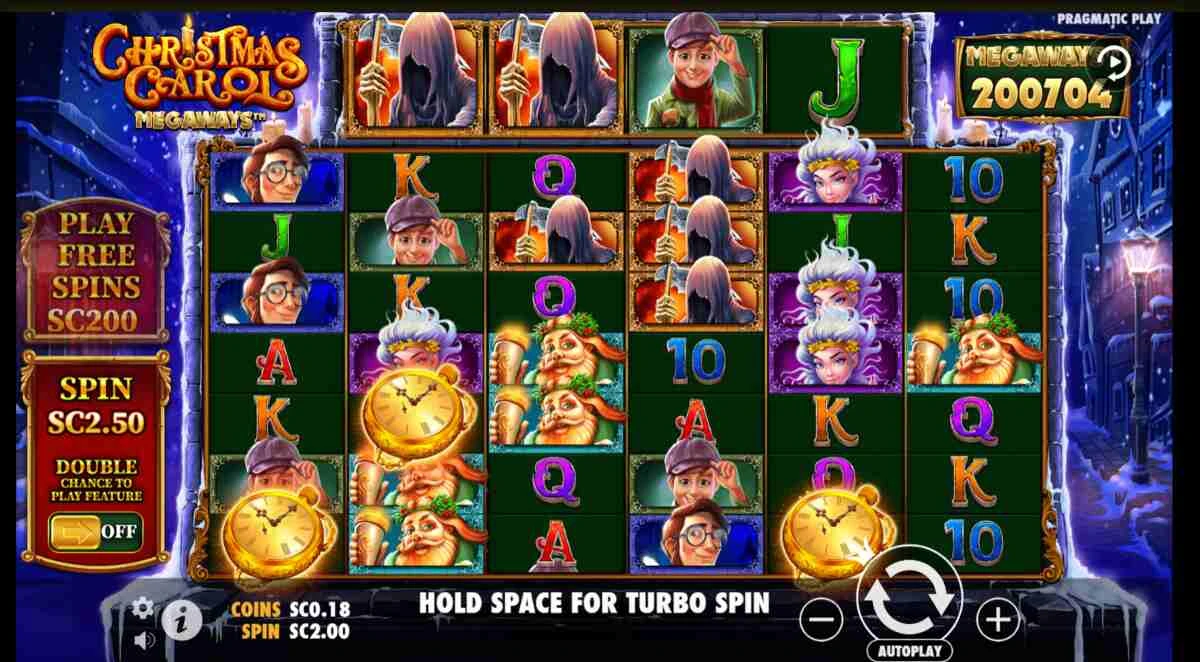
Task: Show the game info paytable
Action: click(x=183, y=622)
